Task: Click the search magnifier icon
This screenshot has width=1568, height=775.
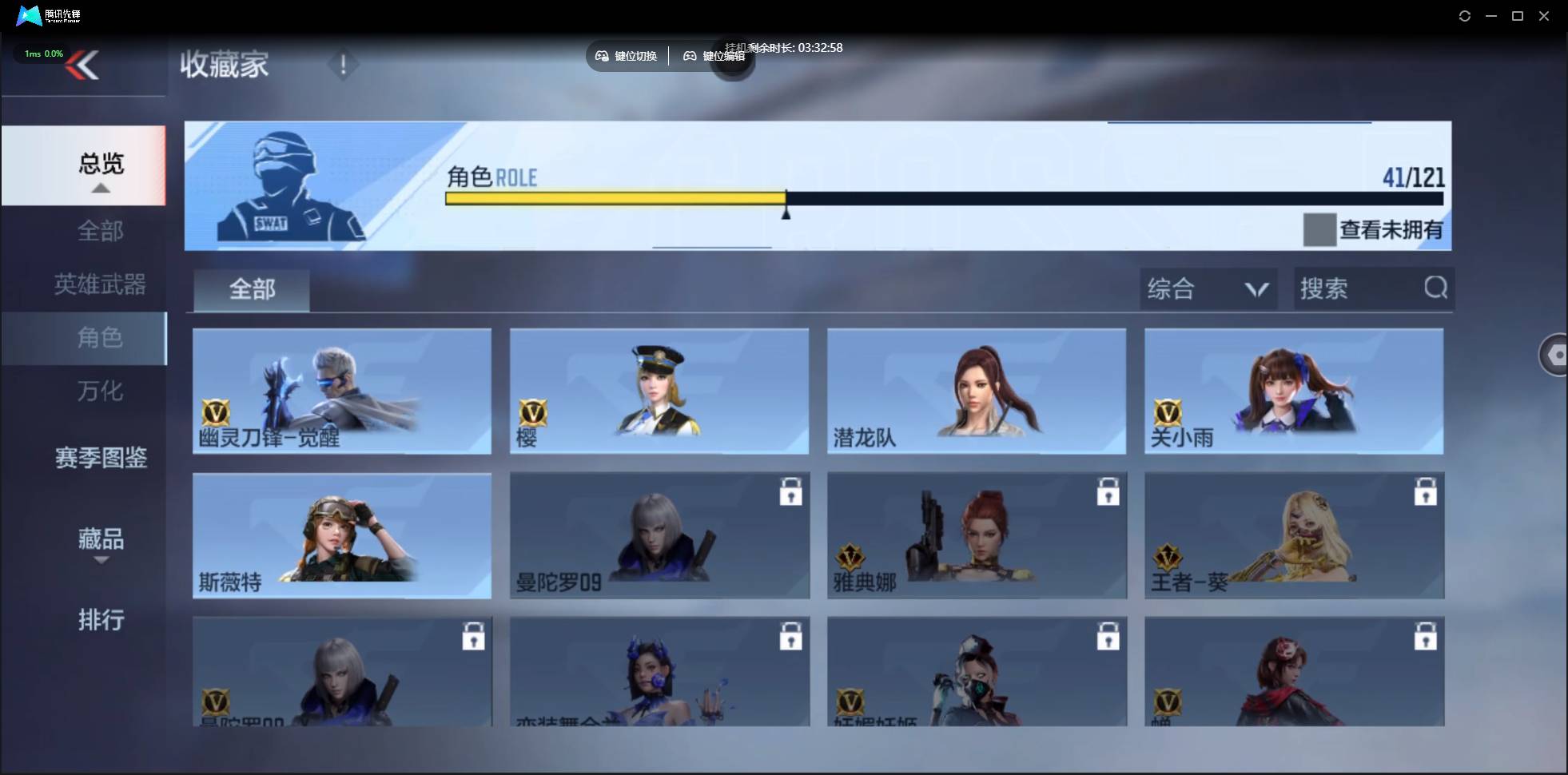Action: [1435, 288]
